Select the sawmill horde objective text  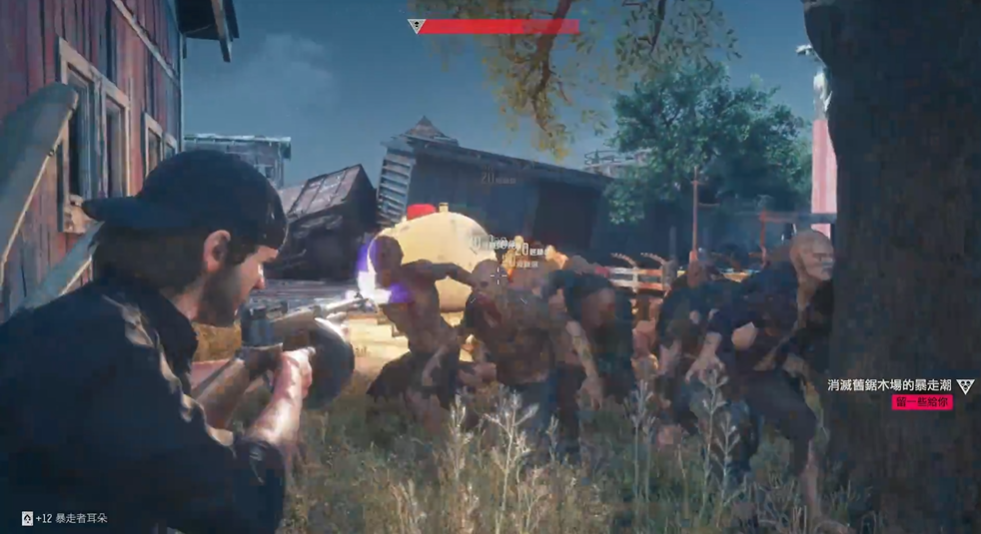[889, 385]
